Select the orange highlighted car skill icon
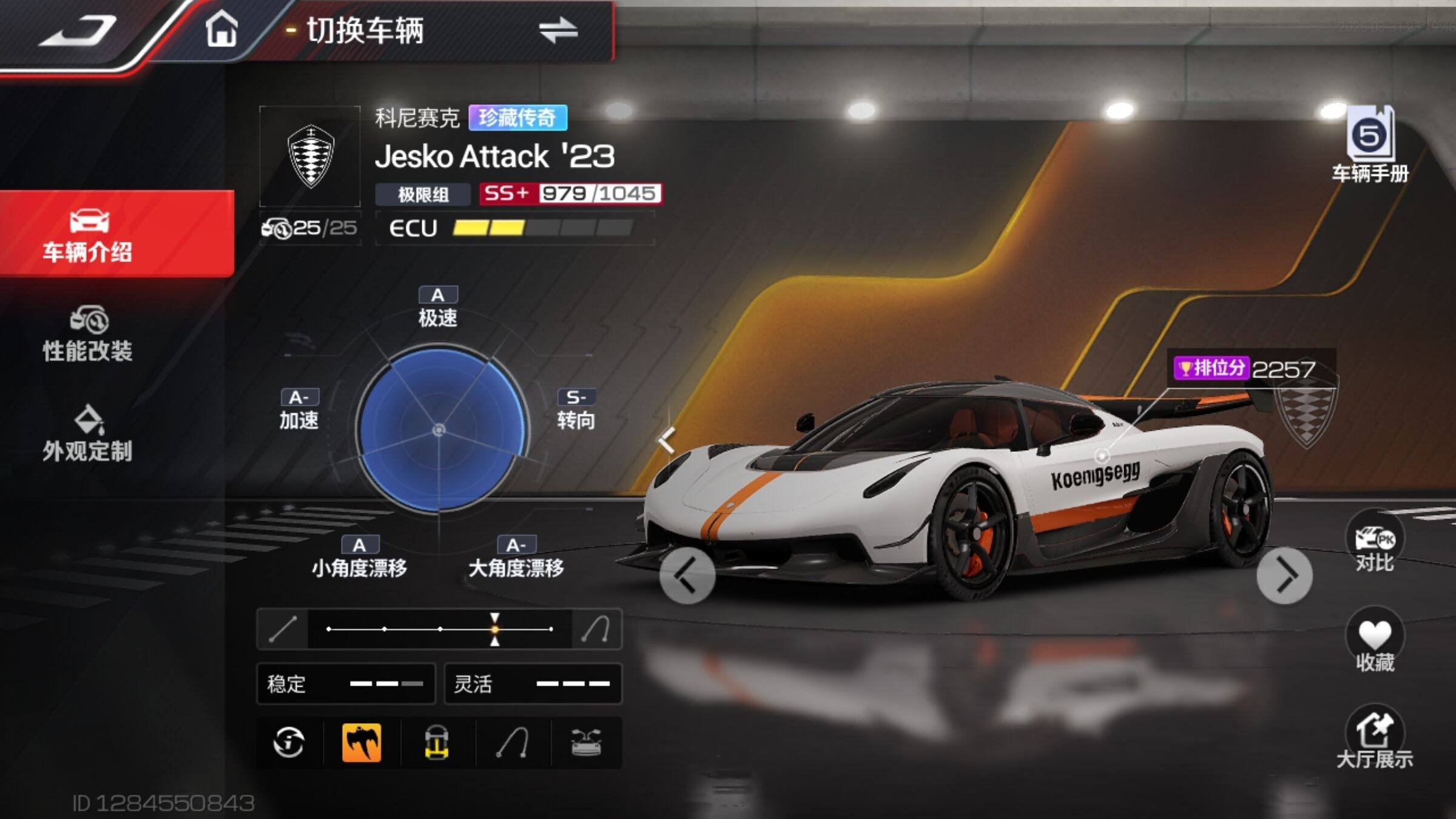Image resolution: width=1456 pixels, height=819 pixels. [x=362, y=742]
